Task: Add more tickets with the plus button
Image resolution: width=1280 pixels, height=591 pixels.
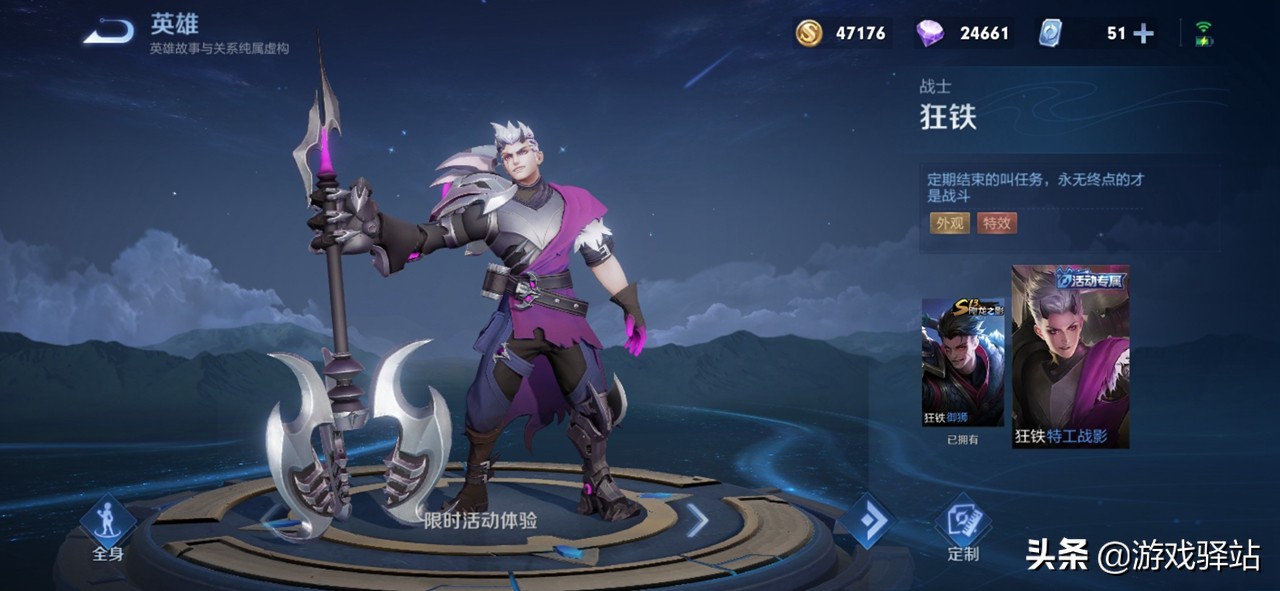Action: pyautogui.click(x=1143, y=34)
